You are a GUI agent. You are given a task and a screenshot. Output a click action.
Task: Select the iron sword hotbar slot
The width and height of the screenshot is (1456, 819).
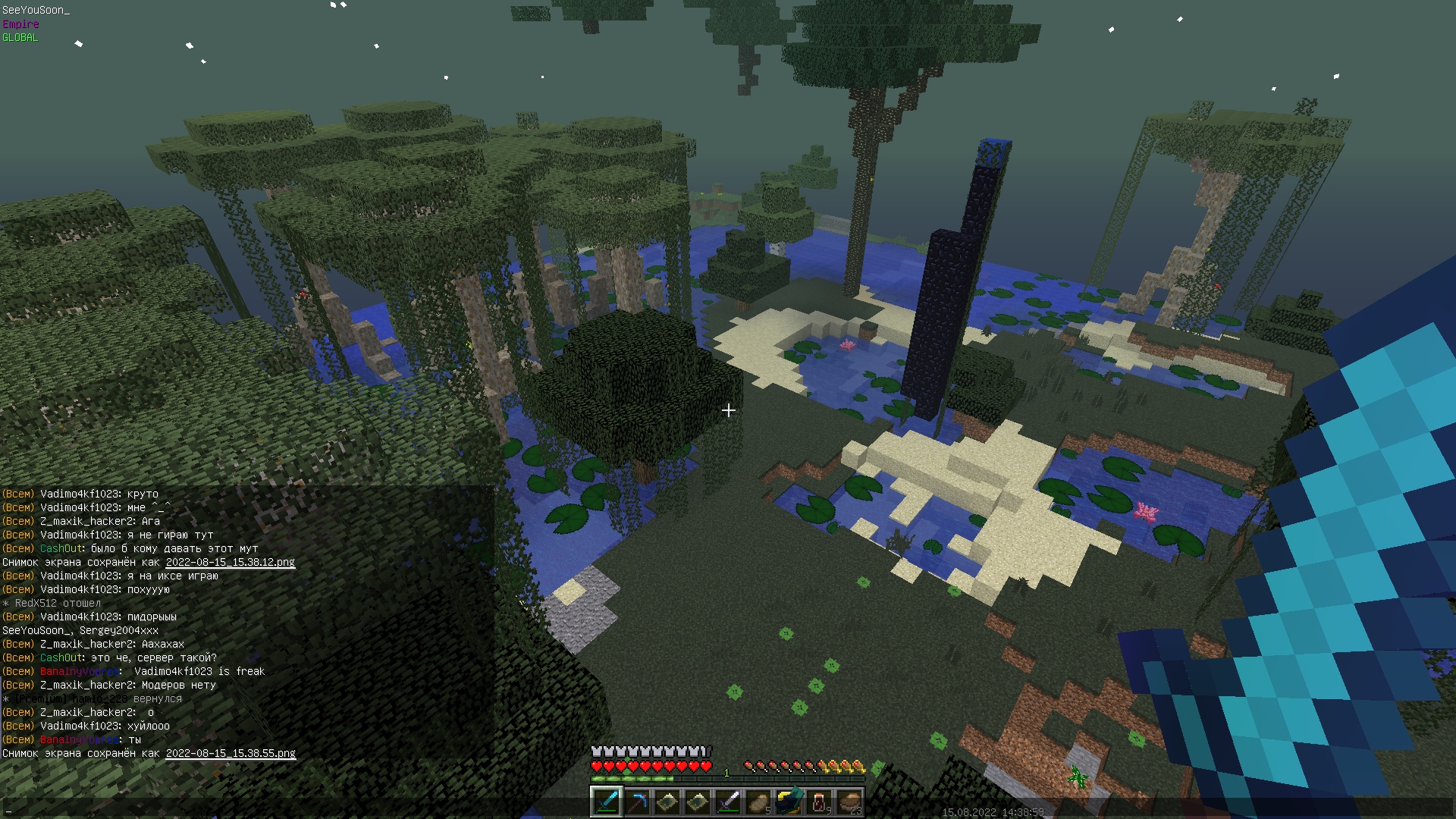click(x=728, y=802)
